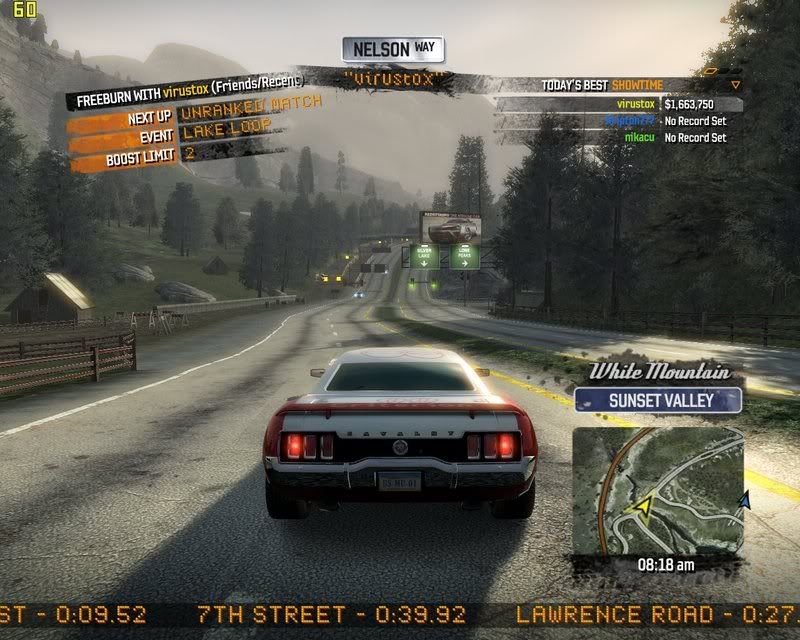Image resolution: width=800 pixels, height=640 pixels.
Task: Select the Sunset Valley district label
Action: pyautogui.click(x=658, y=401)
